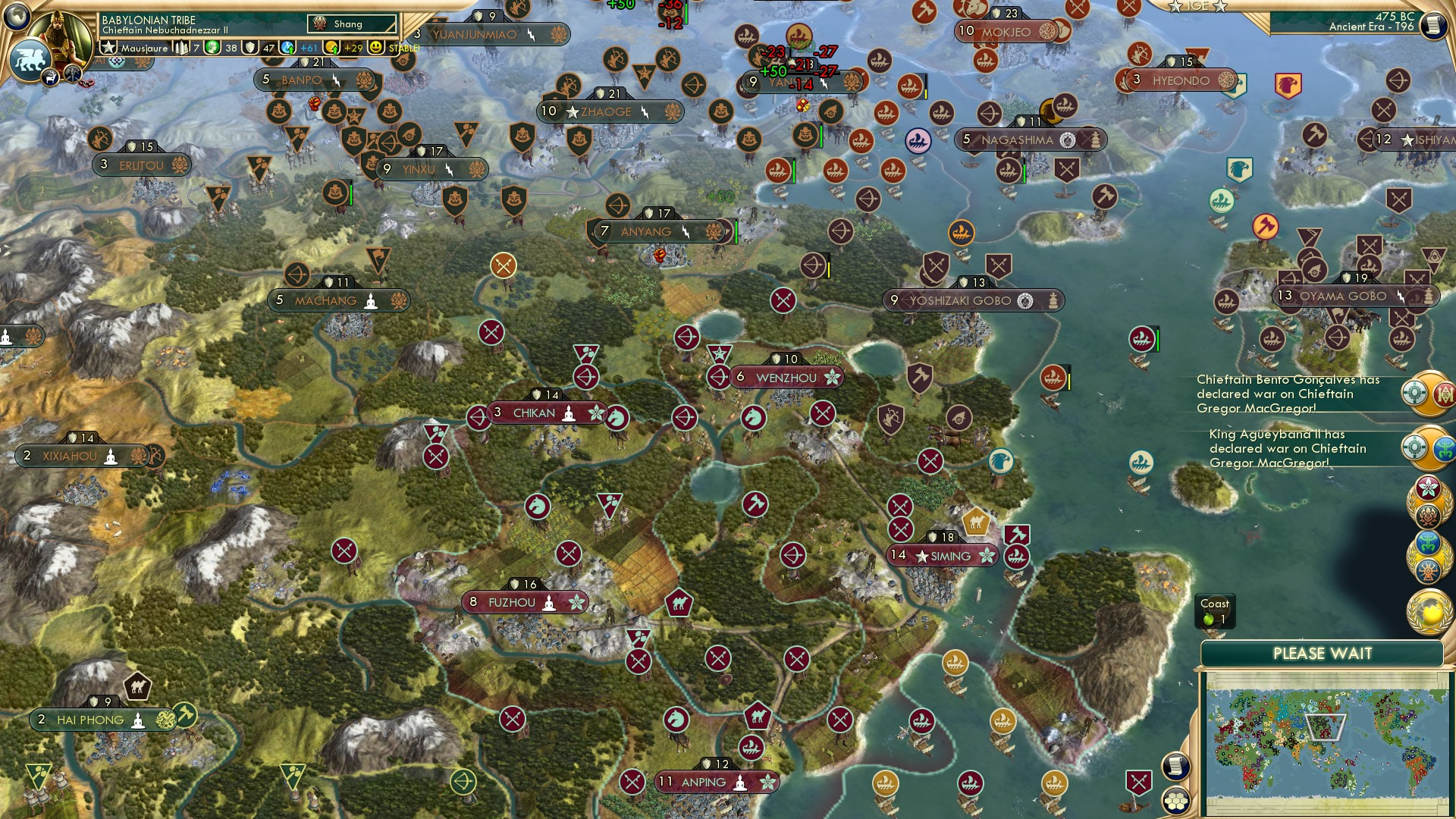
Task: Click the Shang banner in the top panel
Action: (x=352, y=24)
